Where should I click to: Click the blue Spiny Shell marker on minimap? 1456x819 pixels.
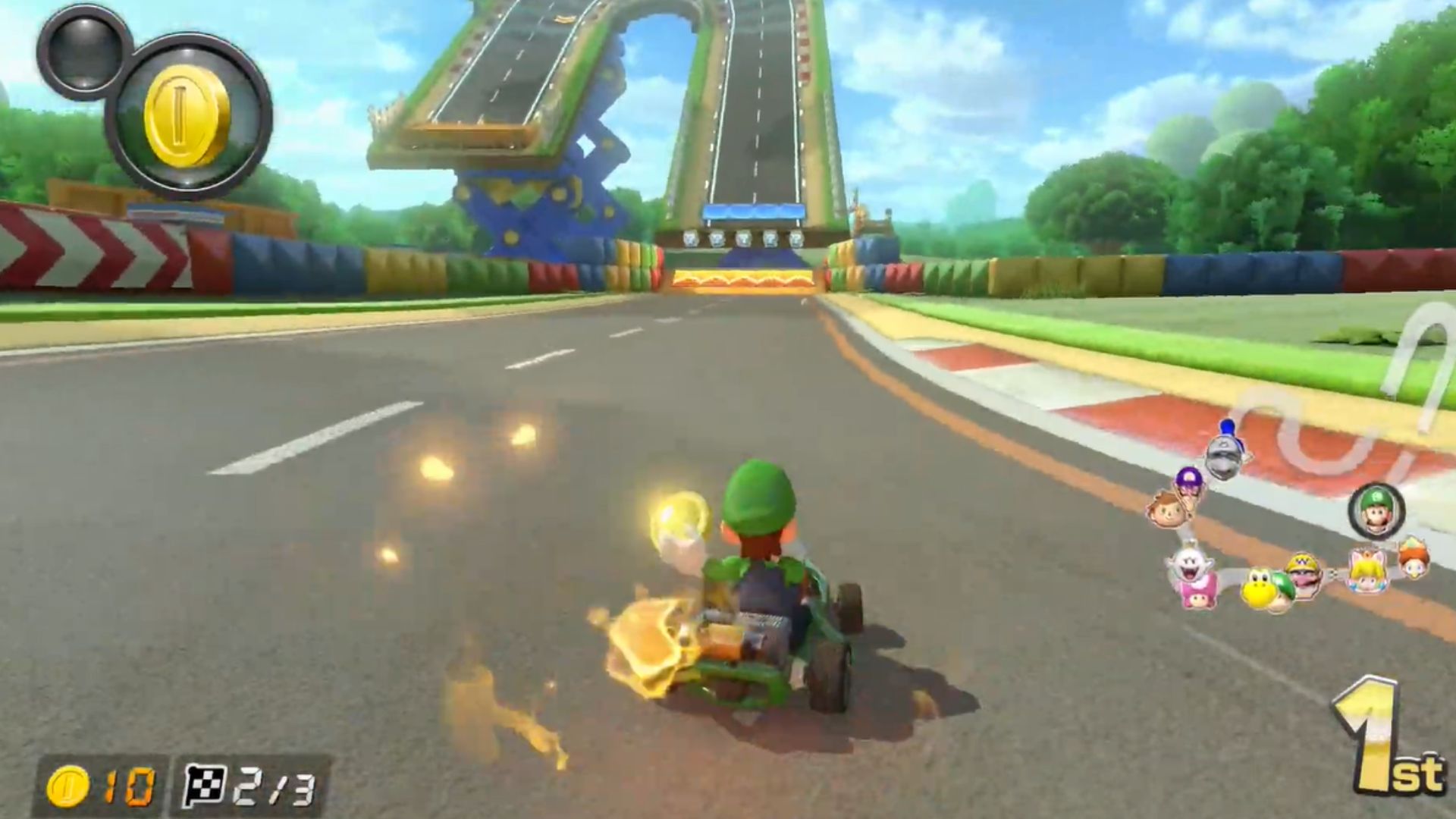point(1227,428)
